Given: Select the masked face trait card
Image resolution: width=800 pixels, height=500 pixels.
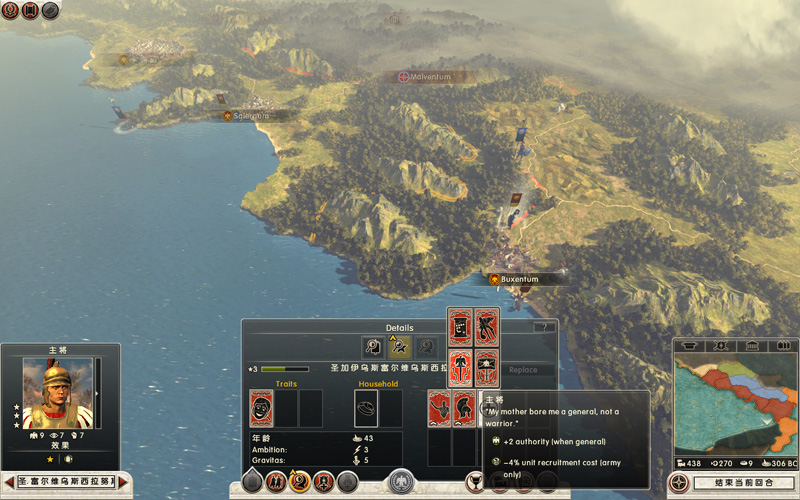Looking at the screenshot, I should click(261, 409).
